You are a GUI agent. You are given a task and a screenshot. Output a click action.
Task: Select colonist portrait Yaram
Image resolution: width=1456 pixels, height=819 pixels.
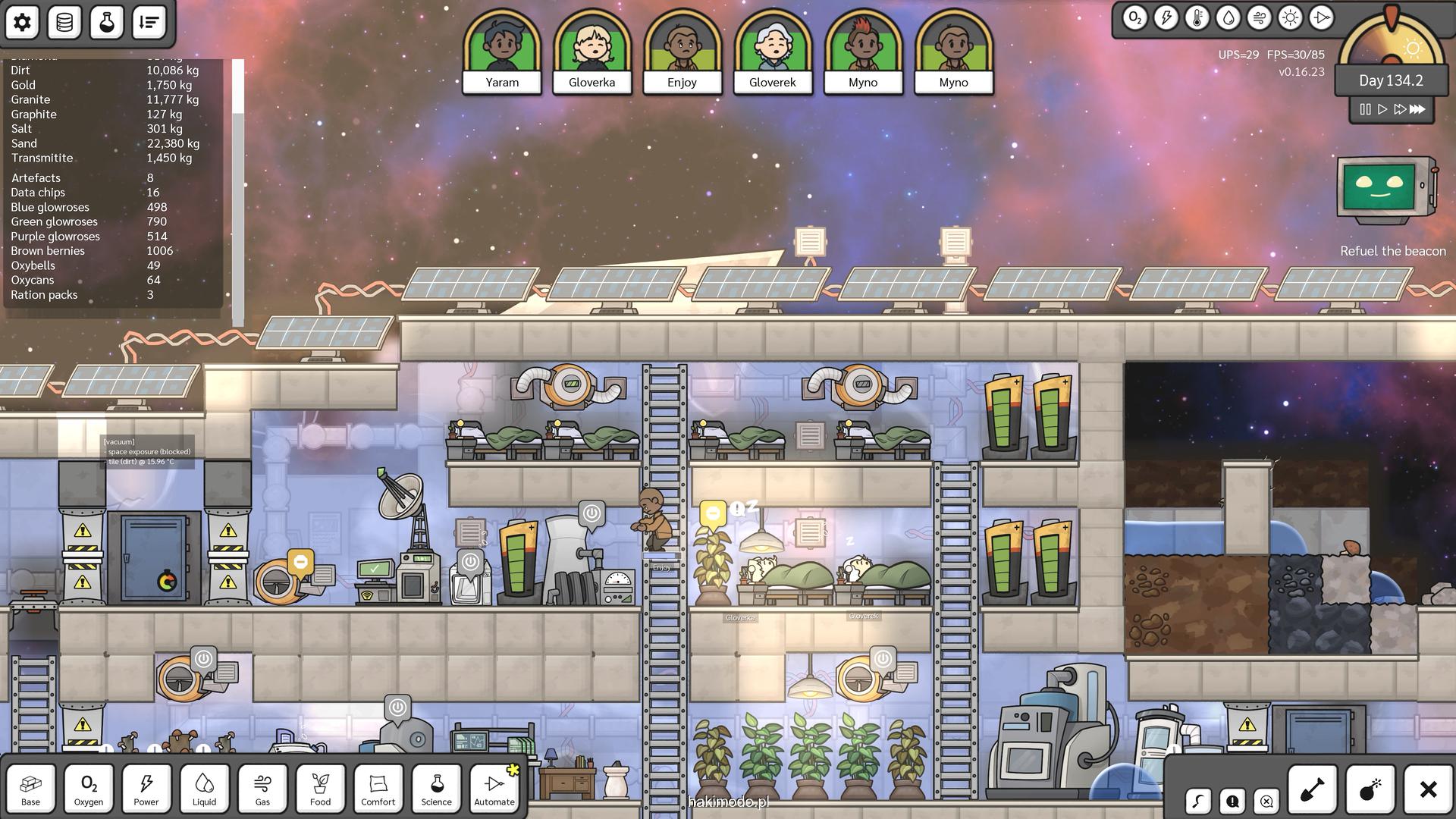[x=502, y=52]
